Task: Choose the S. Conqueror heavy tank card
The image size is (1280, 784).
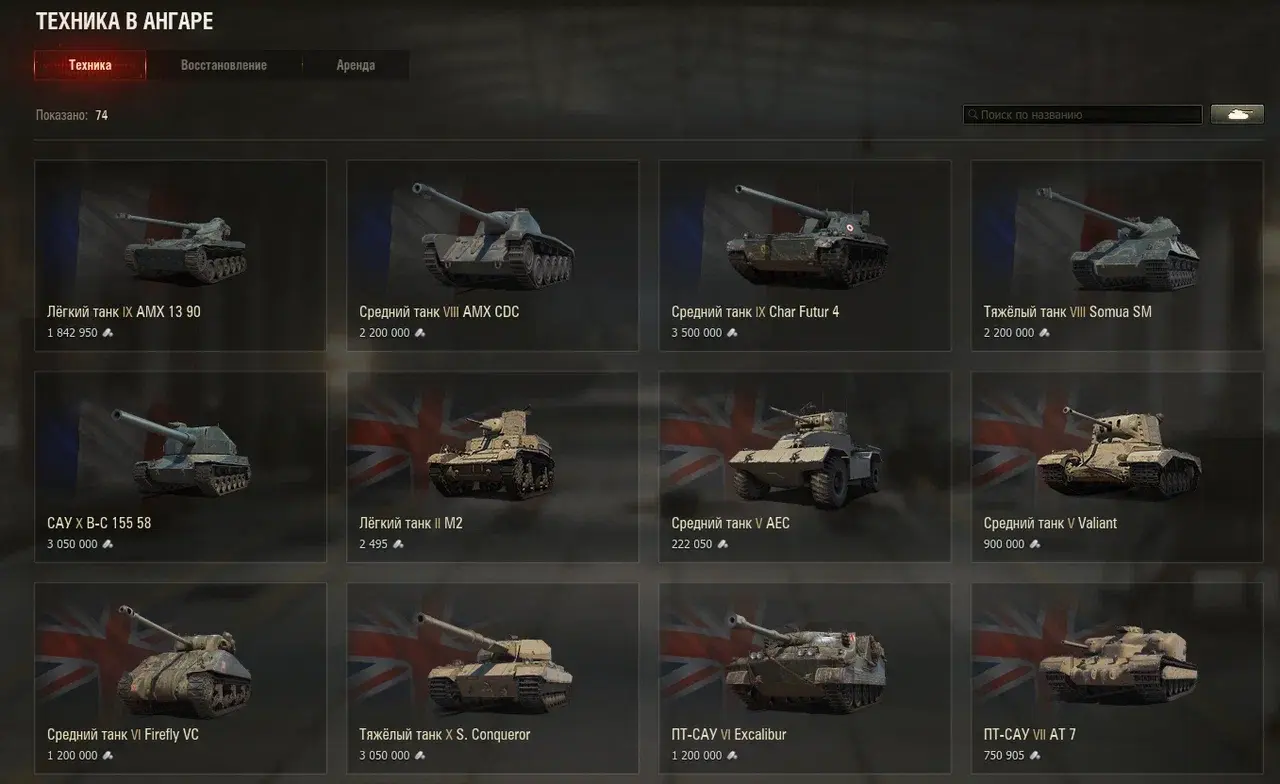Action: (x=492, y=678)
